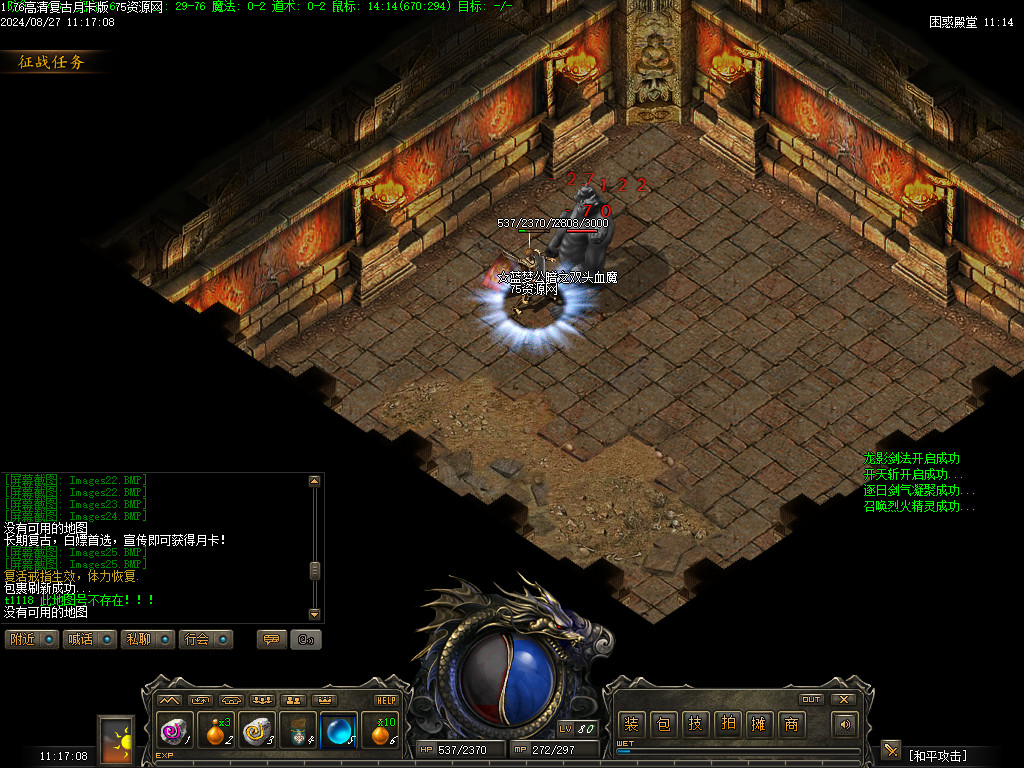1024x768 pixels.
Task: Use the orange potion in slot 2
Action: coord(215,731)
